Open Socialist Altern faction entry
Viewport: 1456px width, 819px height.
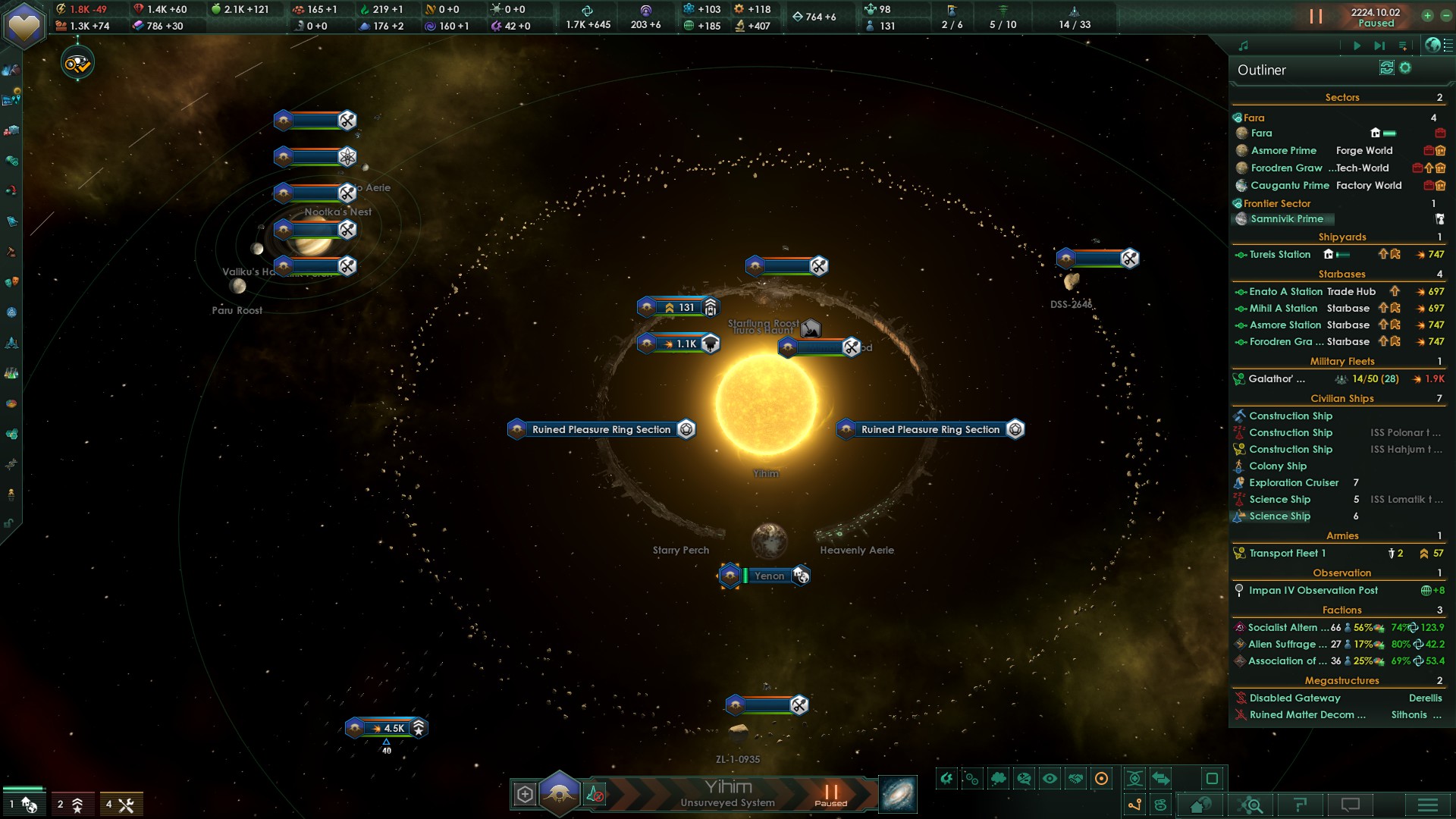(1282, 627)
